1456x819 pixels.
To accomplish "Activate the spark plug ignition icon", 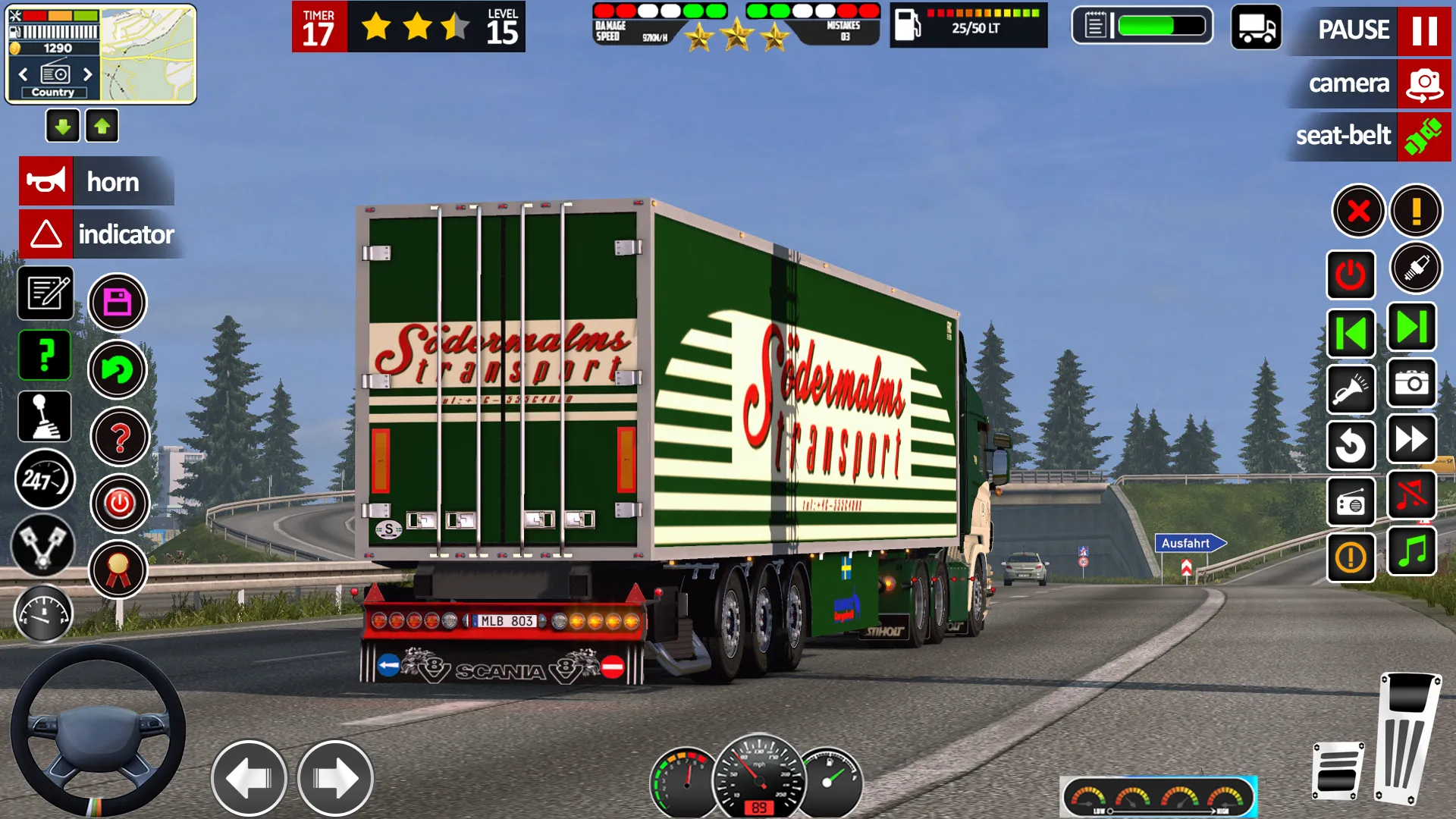I will [x=1417, y=267].
